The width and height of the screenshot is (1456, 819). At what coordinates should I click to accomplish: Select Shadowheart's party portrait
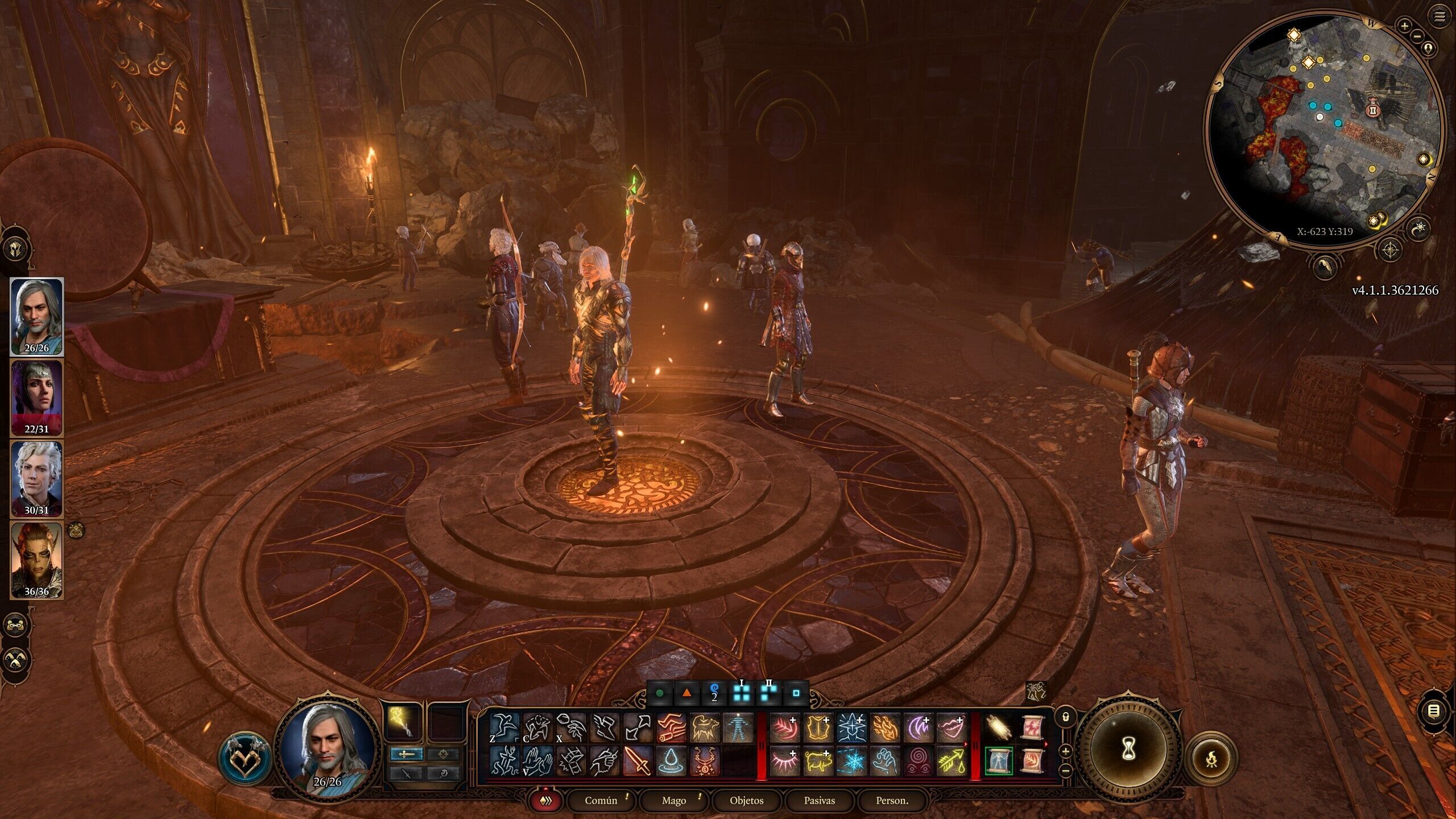coord(36,398)
